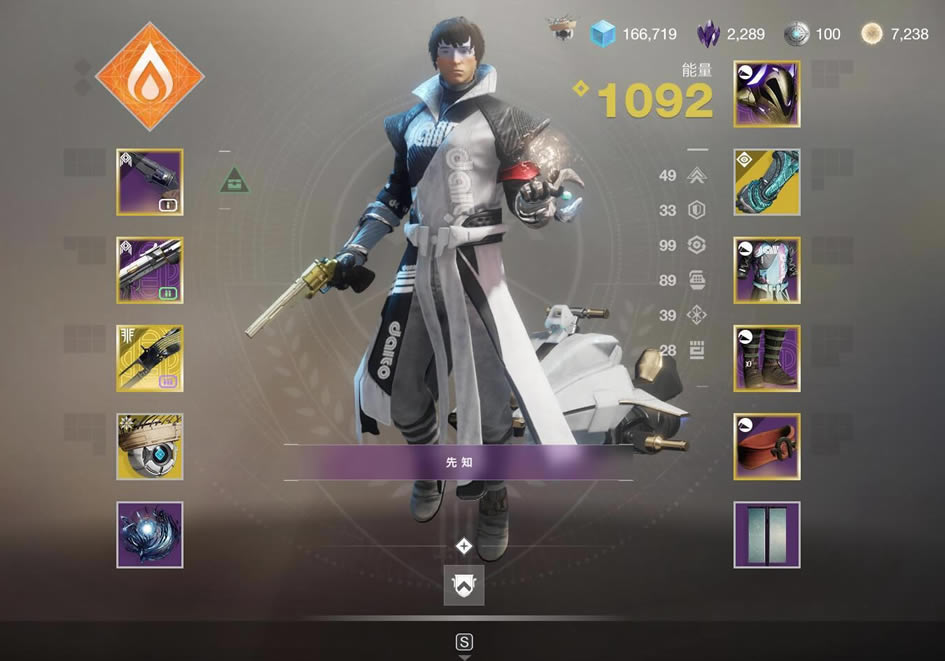Select the kinetic hand cannon weapon slot
Screen dimensions: 945x661
click(x=150, y=182)
